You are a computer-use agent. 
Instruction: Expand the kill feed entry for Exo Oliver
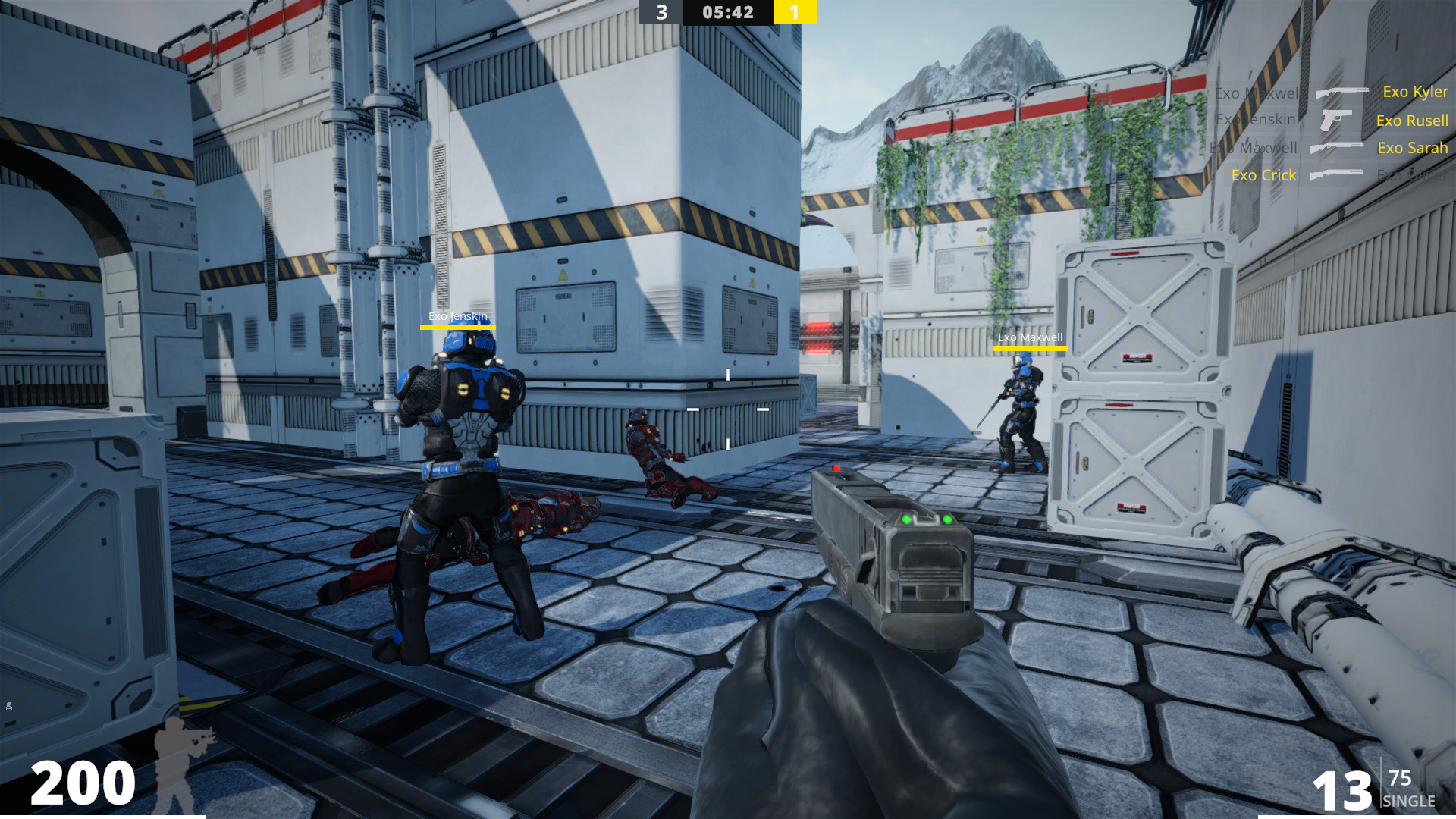pos(1411,175)
